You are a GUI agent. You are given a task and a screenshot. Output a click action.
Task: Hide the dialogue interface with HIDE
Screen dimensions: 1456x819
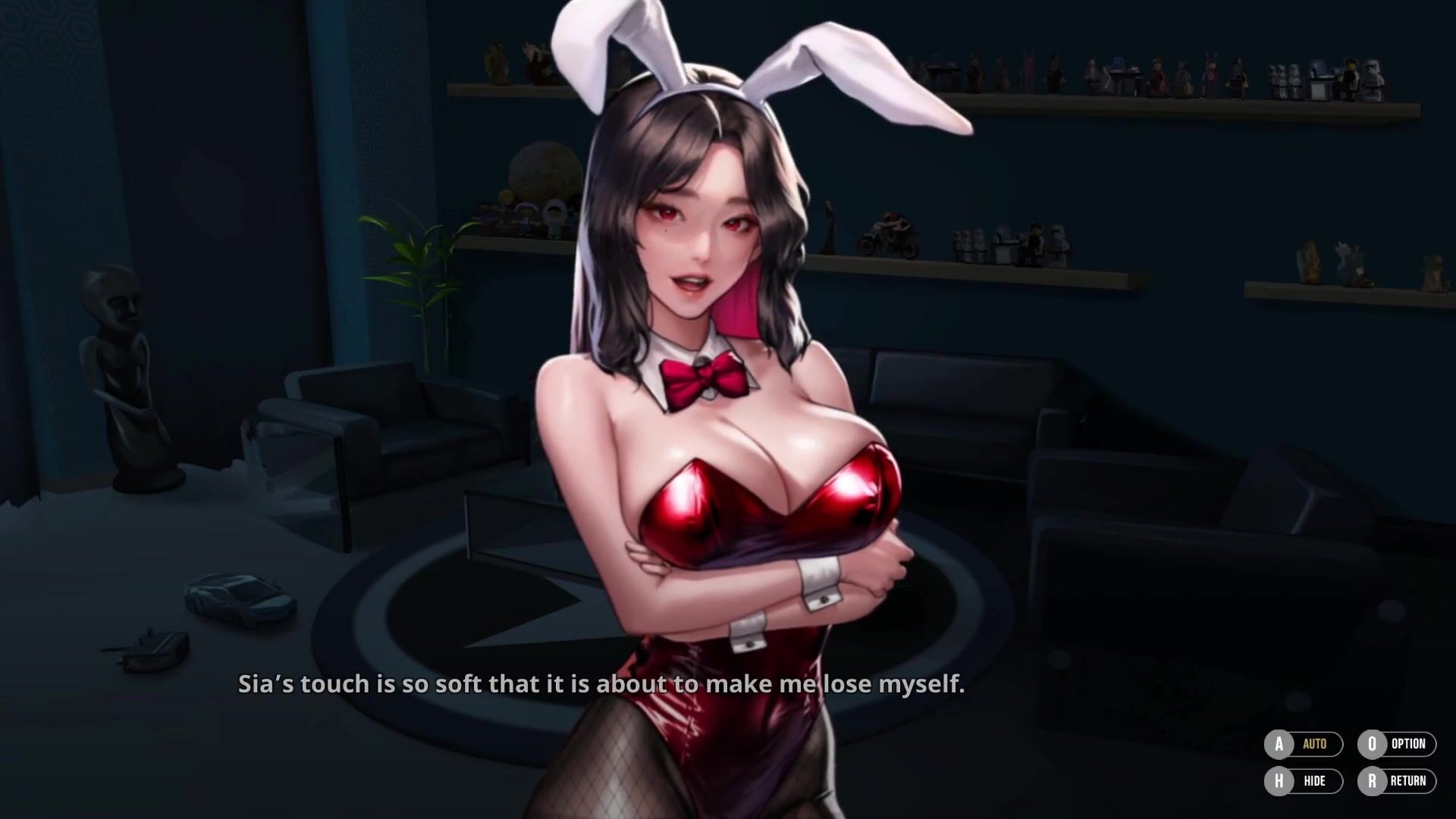pyautogui.click(x=1304, y=781)
